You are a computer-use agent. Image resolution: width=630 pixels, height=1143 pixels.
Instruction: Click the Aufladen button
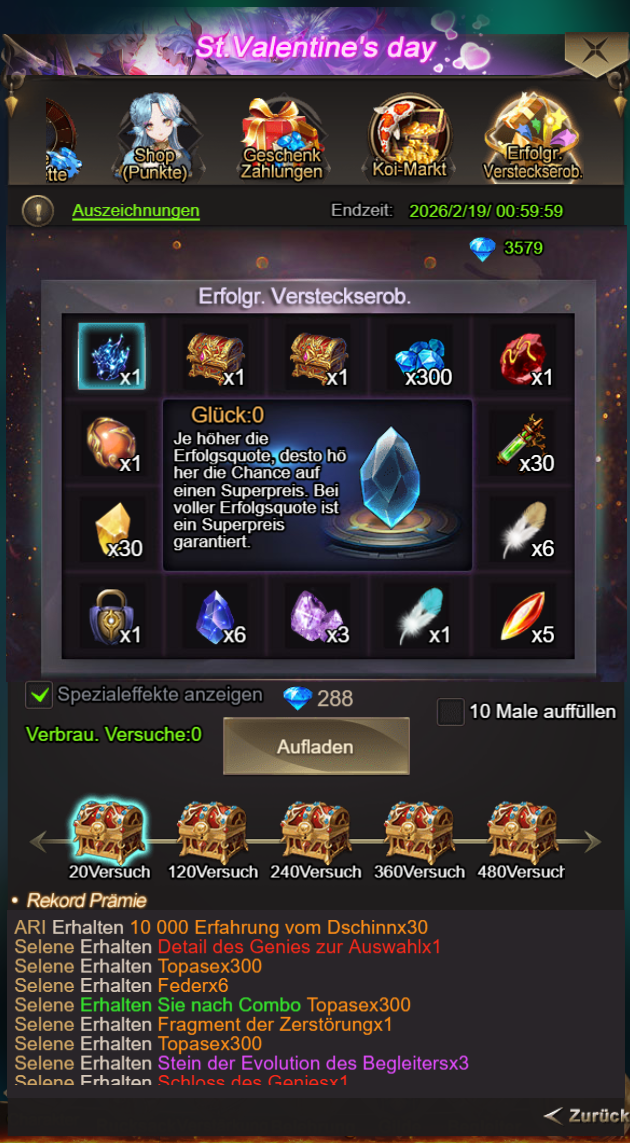316,746
